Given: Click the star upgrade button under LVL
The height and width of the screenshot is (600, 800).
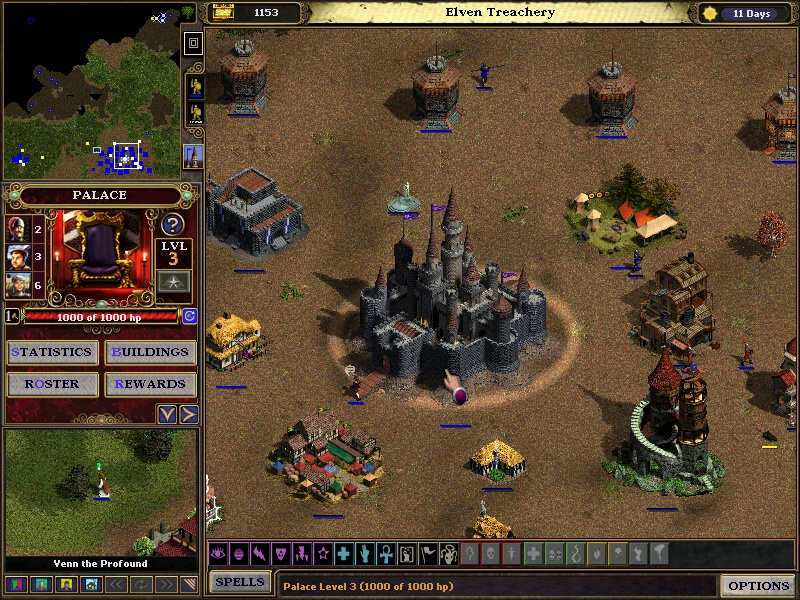Looking at the screenshot, I should click(172, 285).
